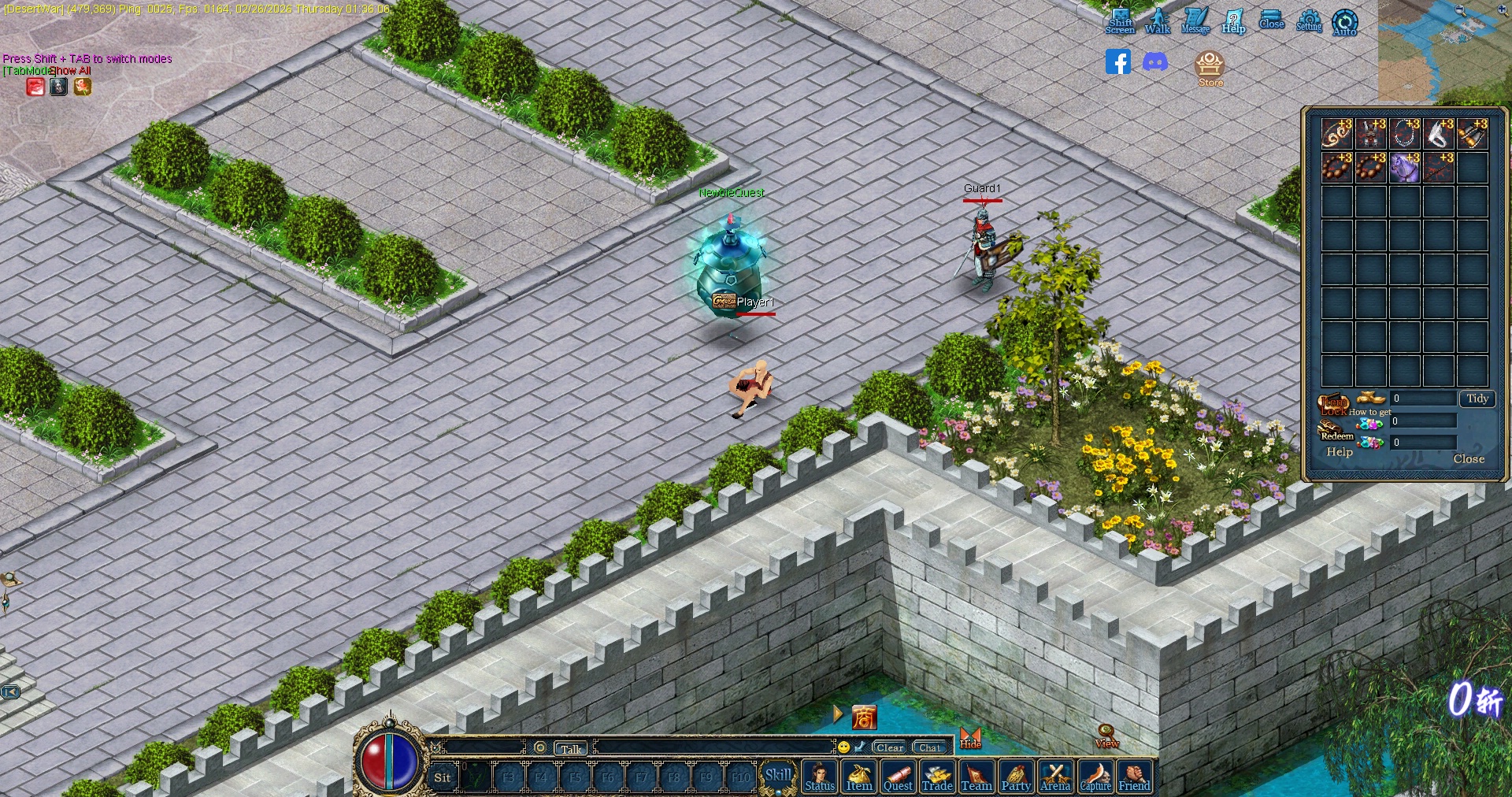
Task: Toggle the Auto mode icon
Action: [1344, 22]
